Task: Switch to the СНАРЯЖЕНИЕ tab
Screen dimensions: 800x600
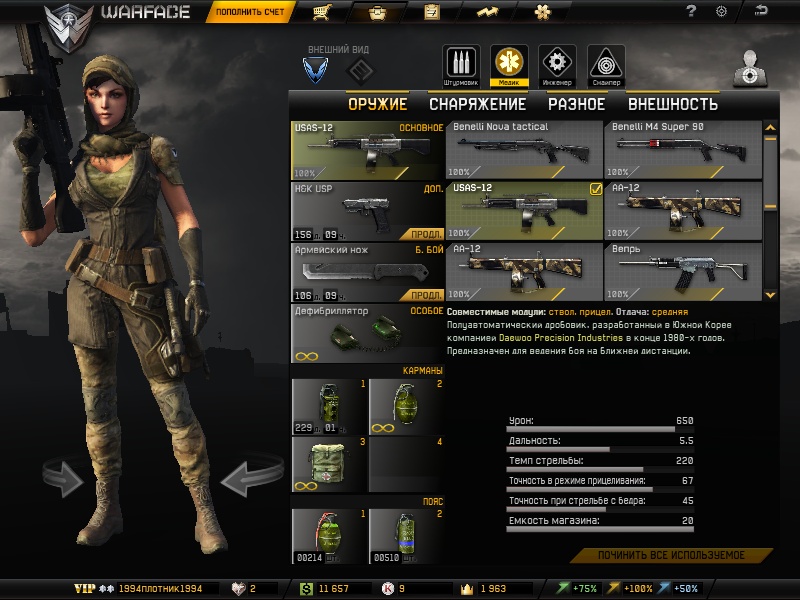Action: pyautogui.click(x=477, y=104)
